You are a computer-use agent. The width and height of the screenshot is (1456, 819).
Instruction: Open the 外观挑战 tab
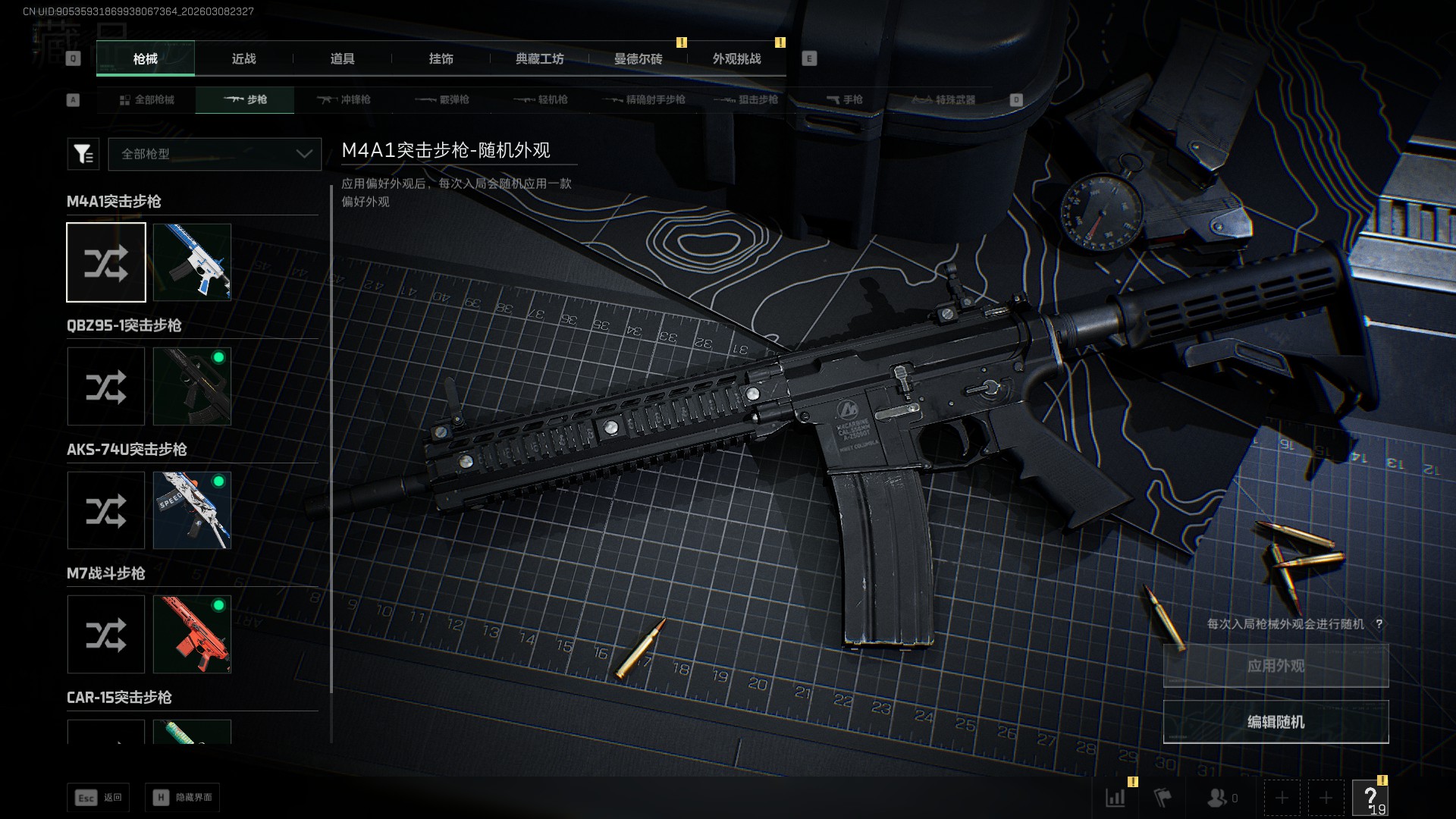tap(736, 58)
